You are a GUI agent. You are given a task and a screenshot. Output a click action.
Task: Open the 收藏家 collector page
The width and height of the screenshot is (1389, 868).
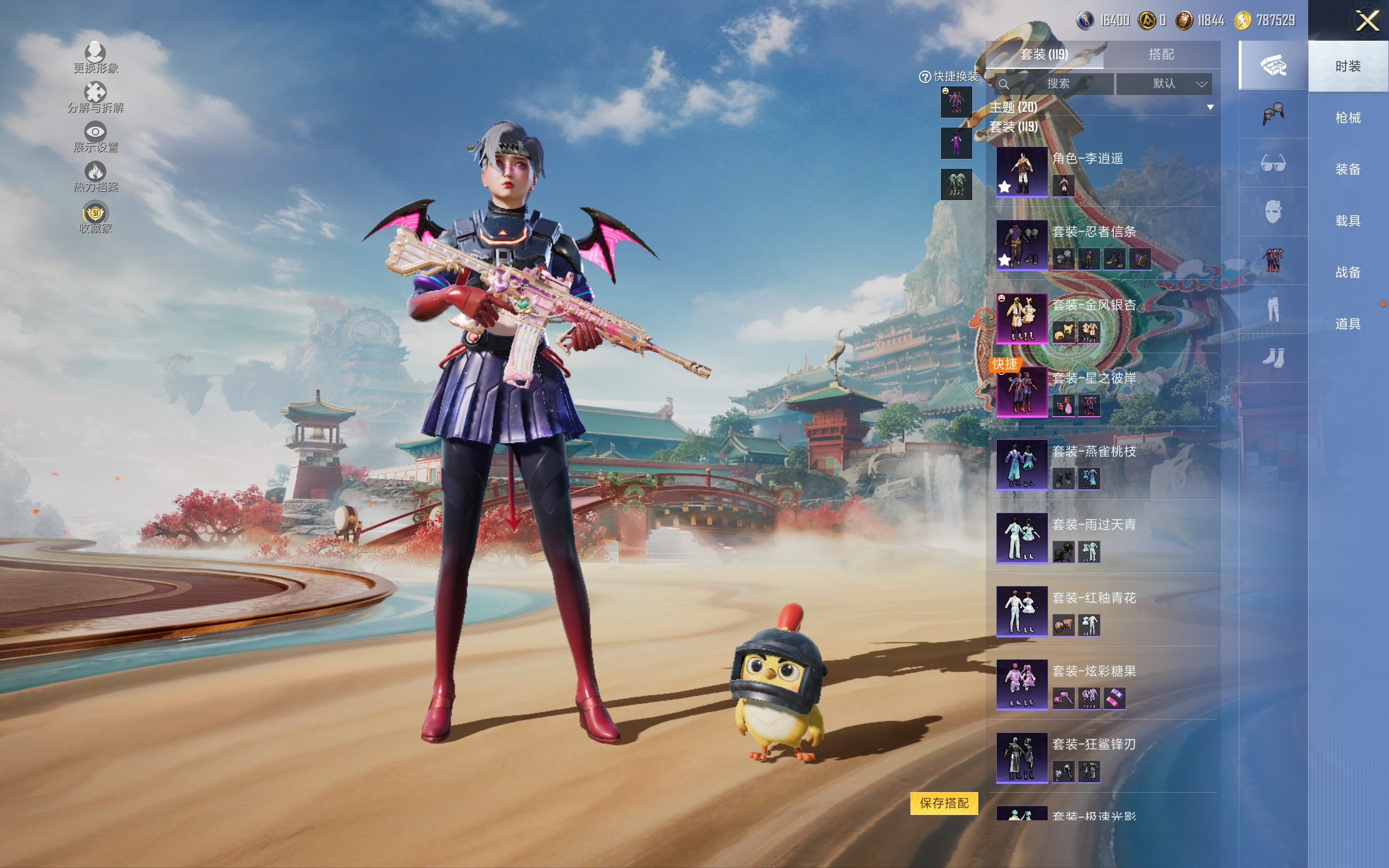click(95, 218)
